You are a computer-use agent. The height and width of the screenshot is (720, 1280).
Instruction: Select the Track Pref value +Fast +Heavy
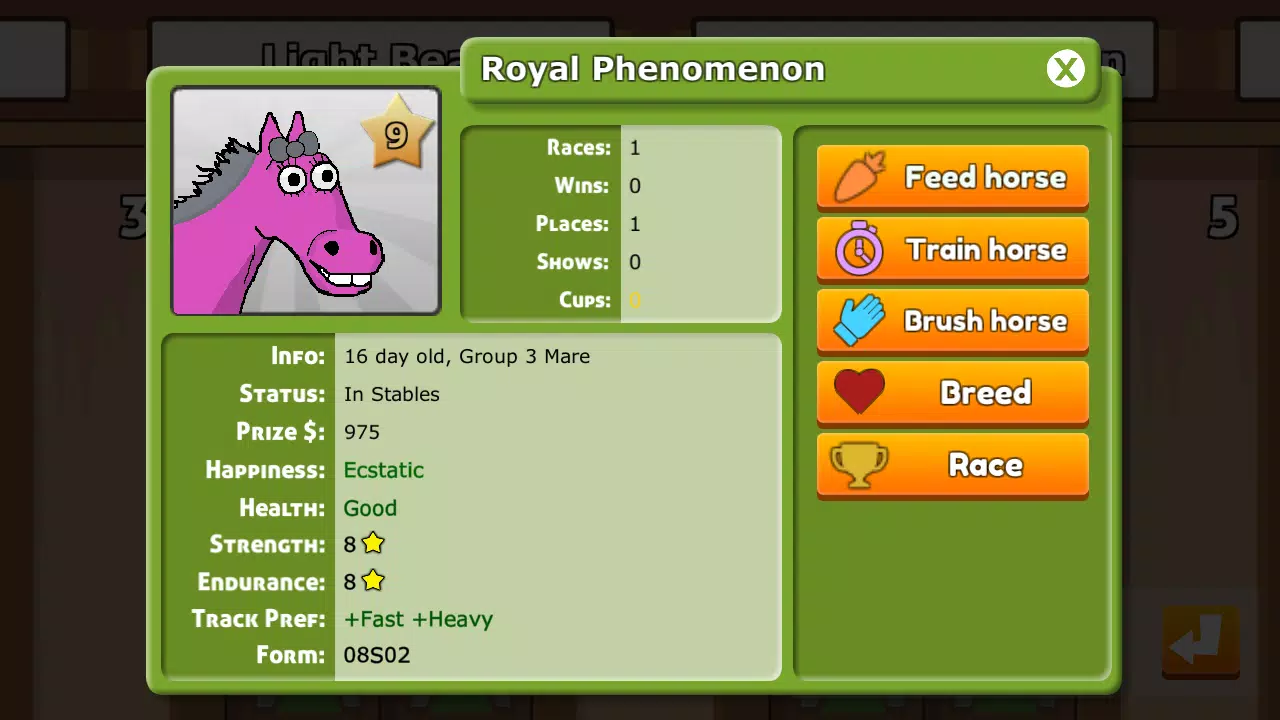(418, 619)
